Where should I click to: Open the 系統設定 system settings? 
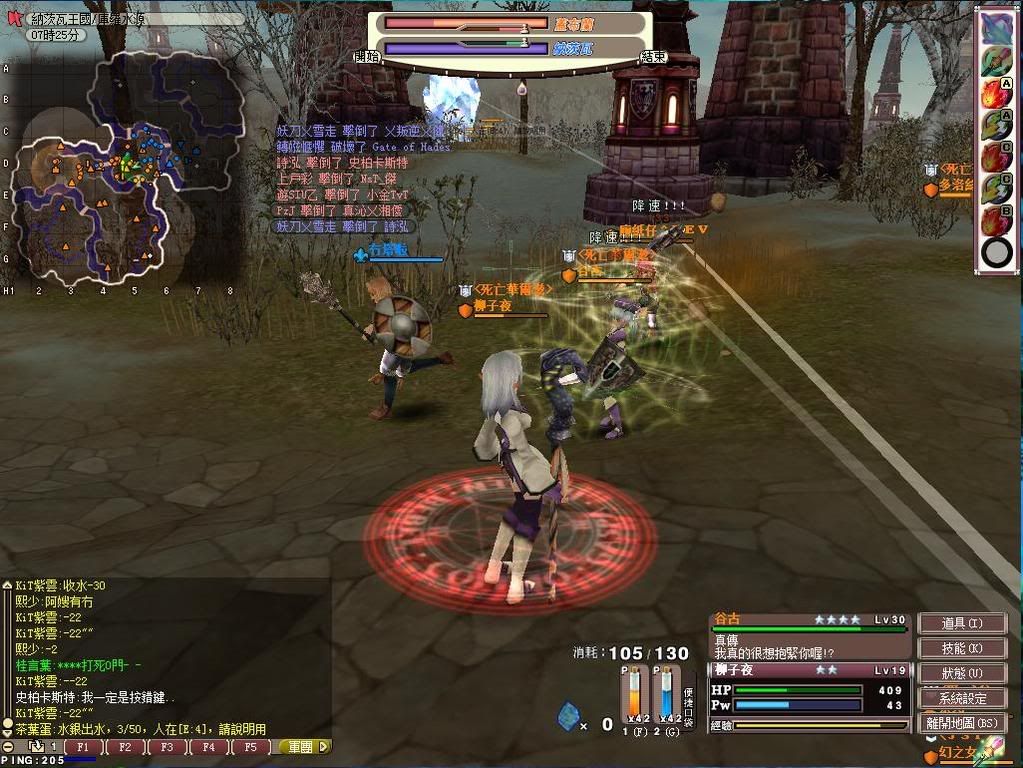pos(961,698)
